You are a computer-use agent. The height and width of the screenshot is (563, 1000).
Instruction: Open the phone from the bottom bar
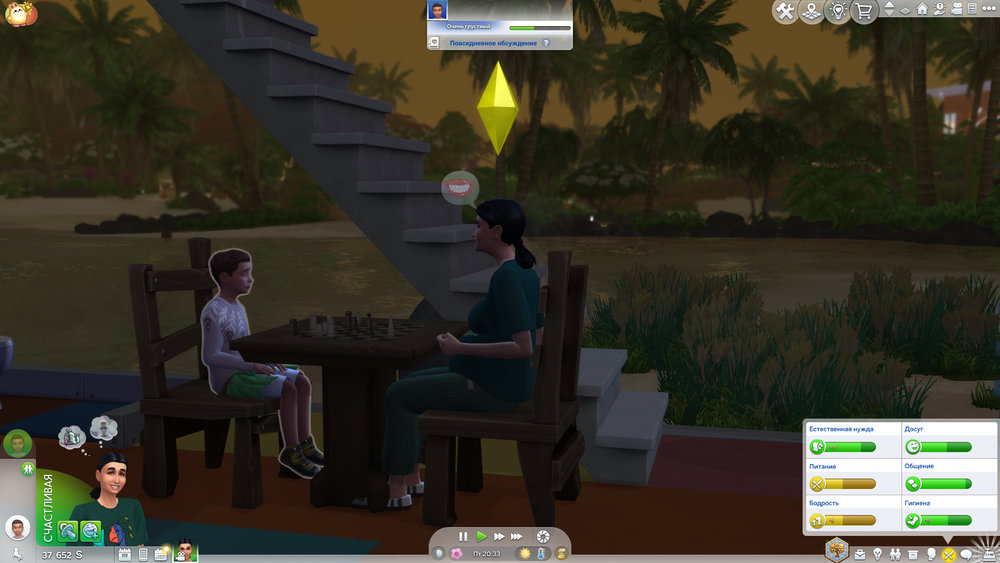click(x=142, y=553)
